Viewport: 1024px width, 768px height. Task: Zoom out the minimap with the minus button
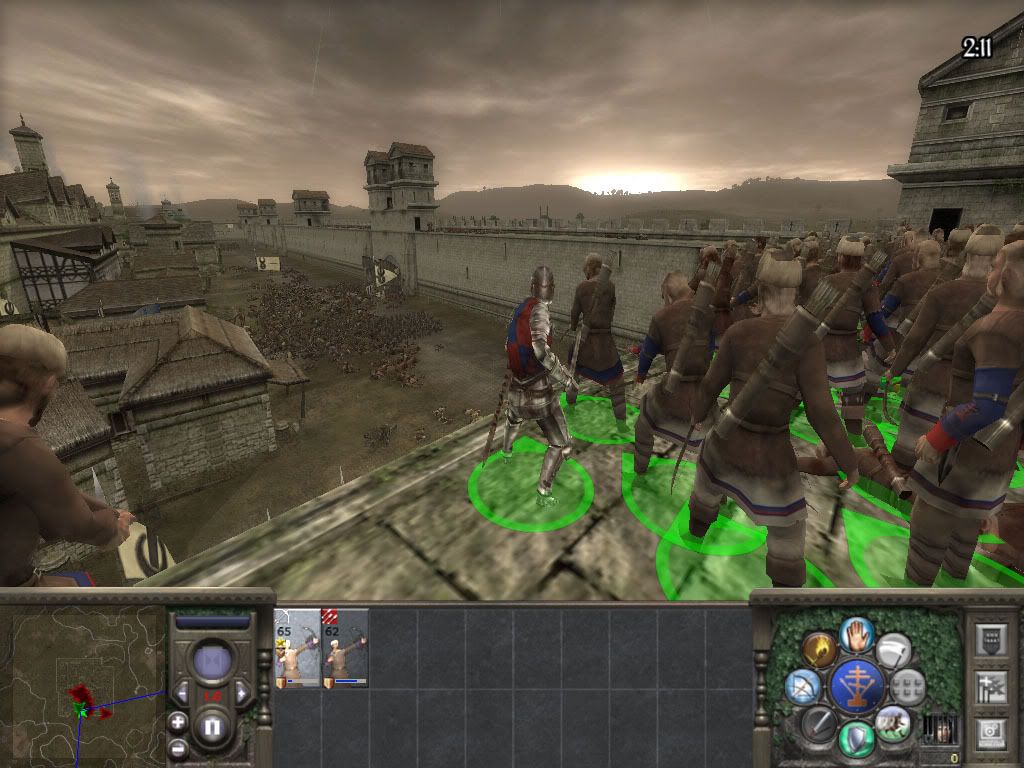click(178, 746)
